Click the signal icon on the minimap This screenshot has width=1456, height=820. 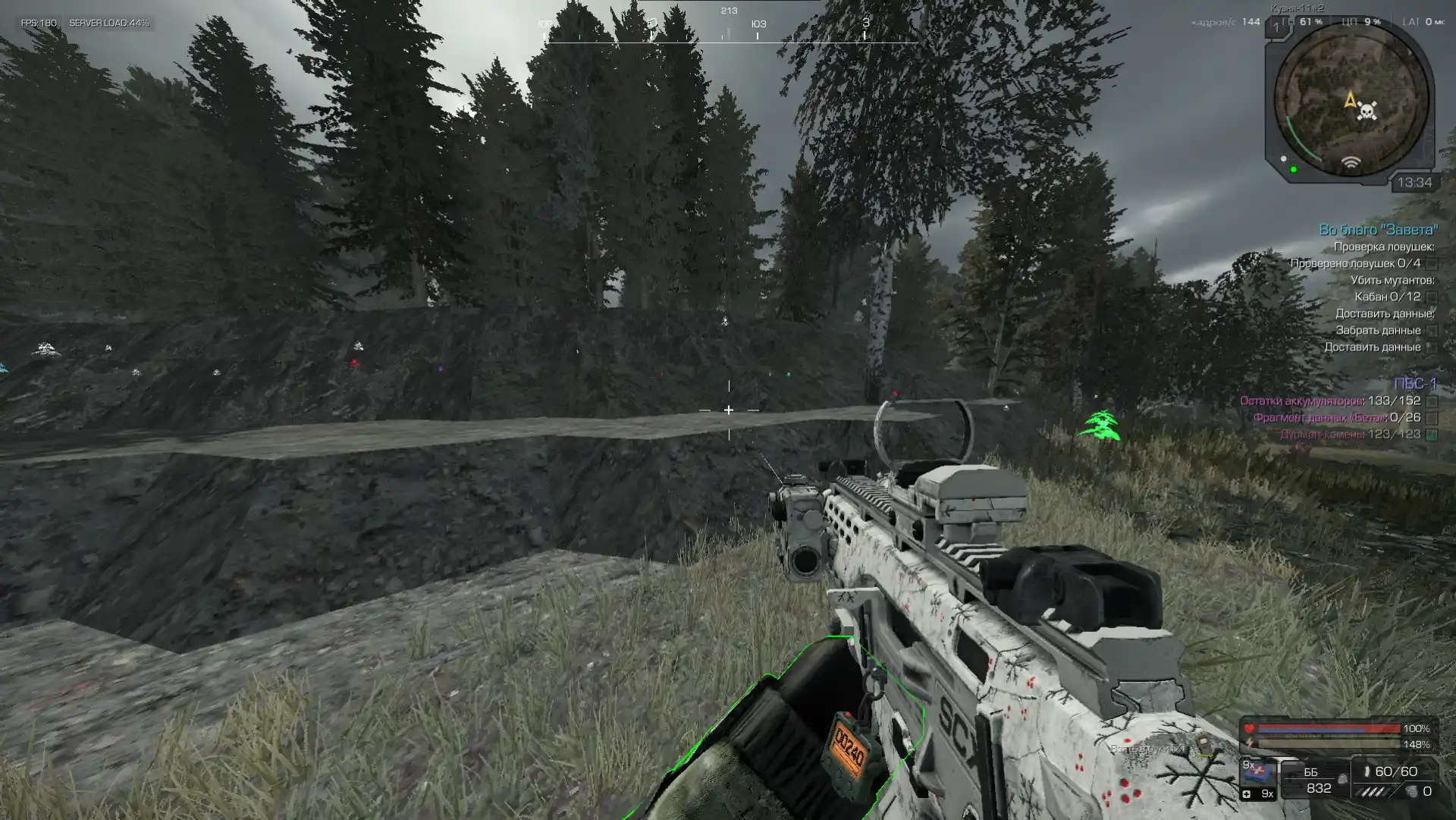[1351, 163]
